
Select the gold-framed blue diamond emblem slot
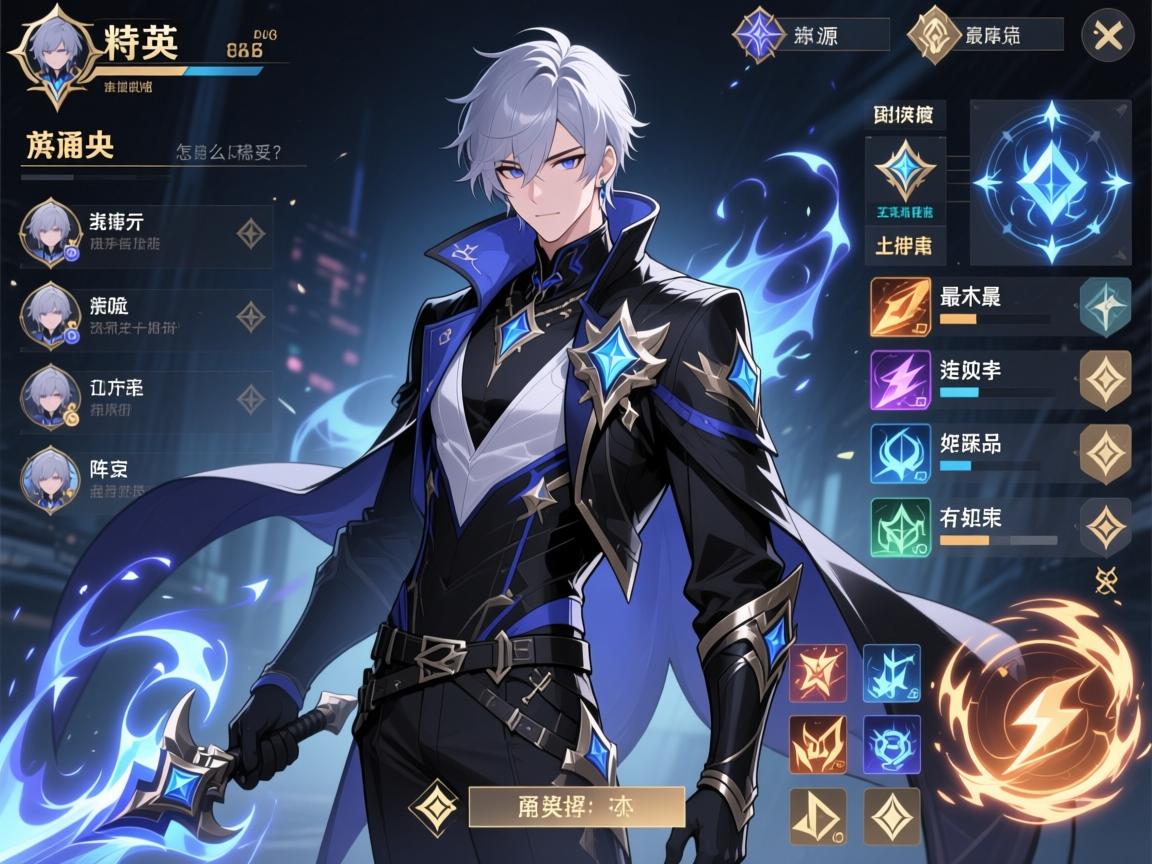pos(904,170)
